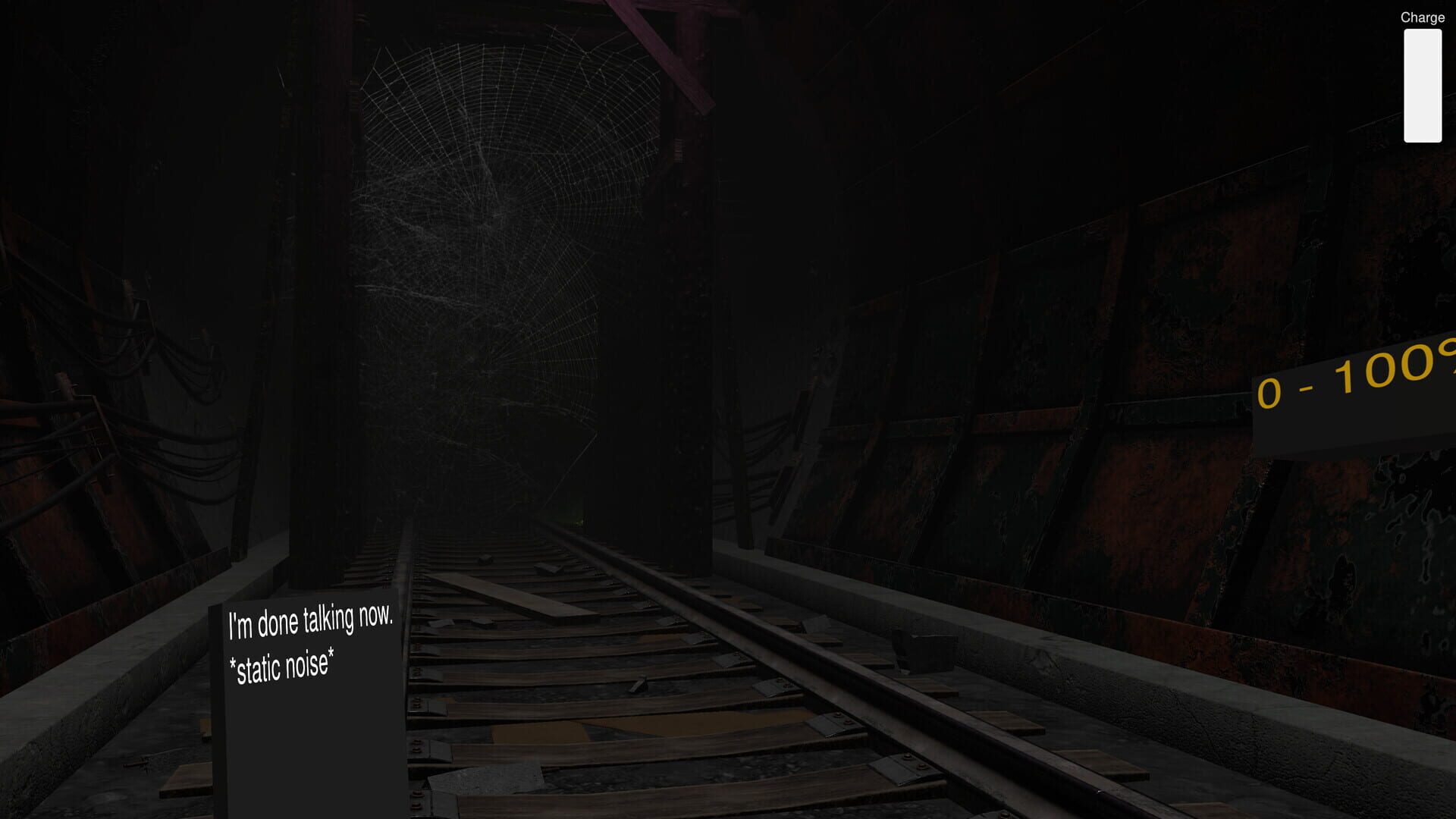The width and height of the screenshot is (1456, 819).
Task: Click the Charge label text
Action: [1423, 17]
